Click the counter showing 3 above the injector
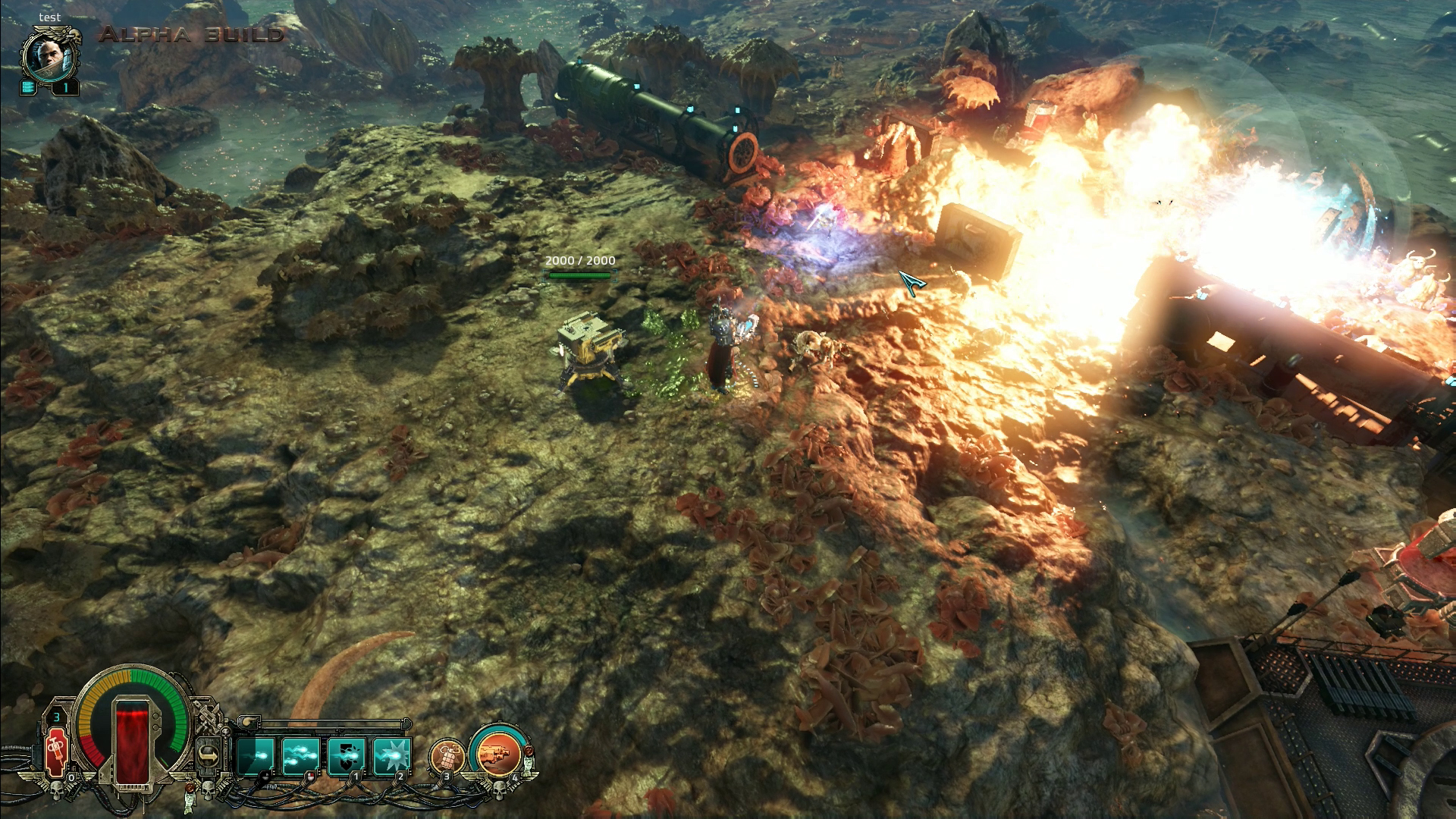 [56, 717]
